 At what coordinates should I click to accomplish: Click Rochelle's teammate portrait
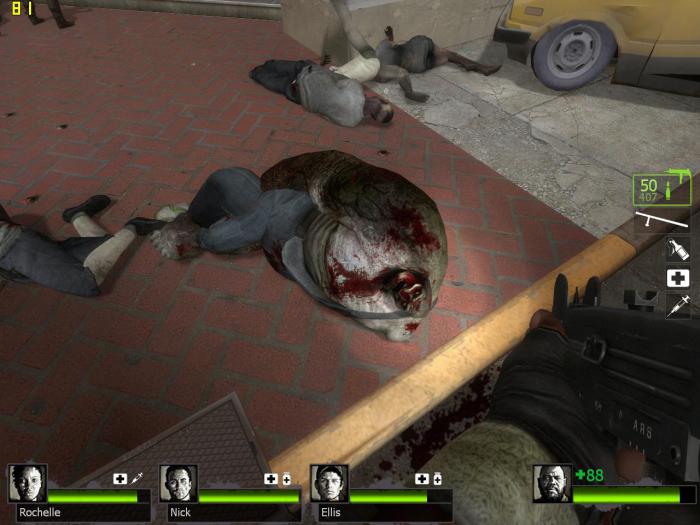click(27, 483)
